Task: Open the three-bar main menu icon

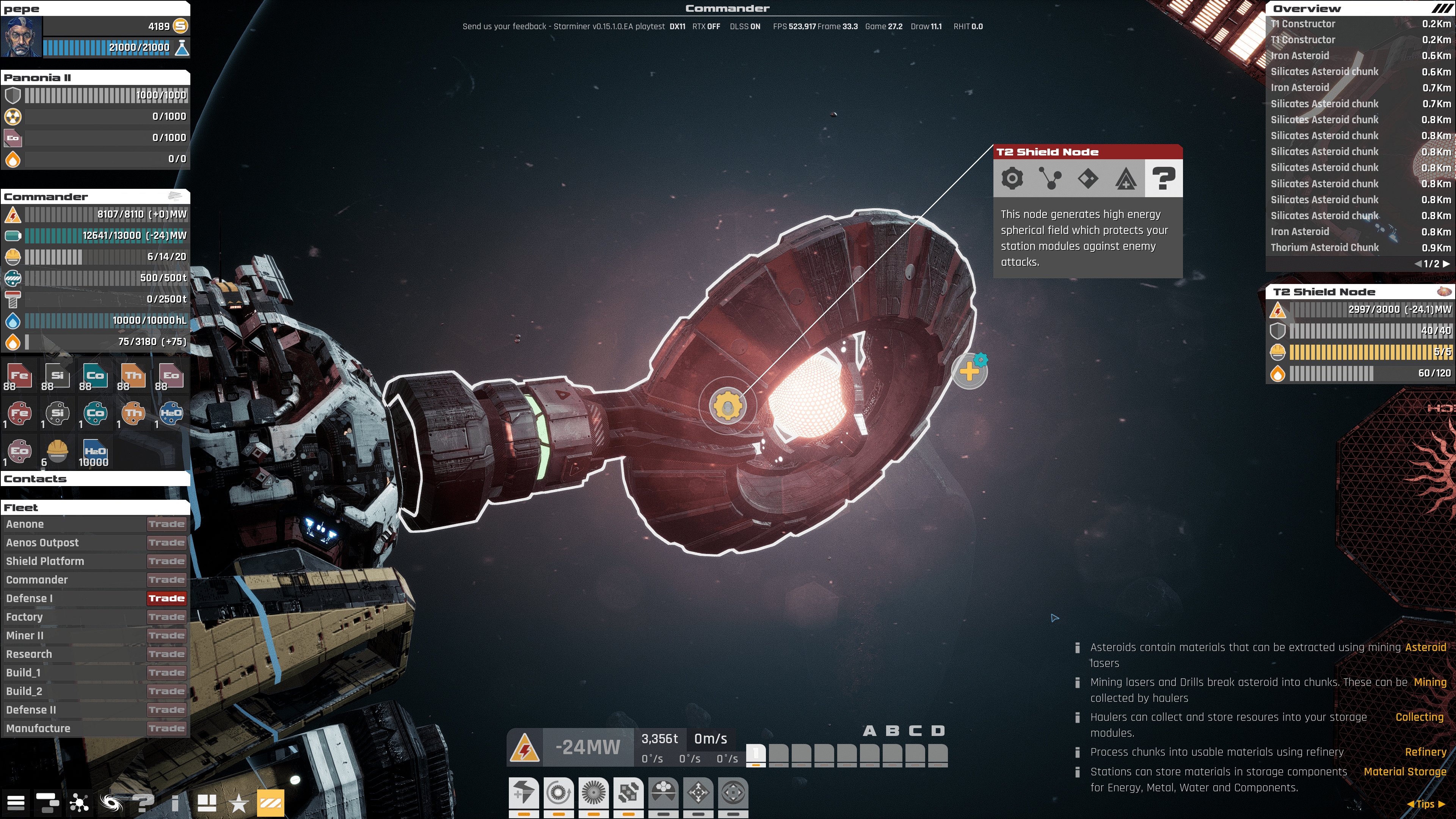Action: (16, 803)
